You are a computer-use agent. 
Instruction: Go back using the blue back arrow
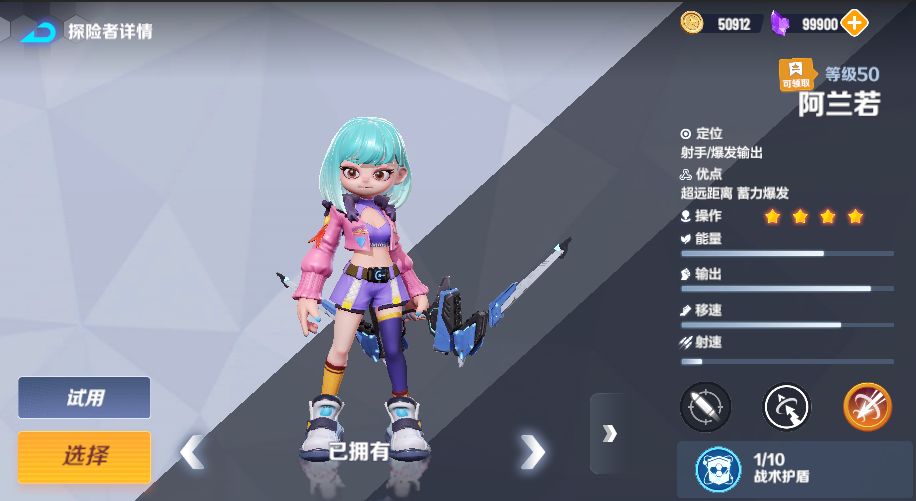38,31
